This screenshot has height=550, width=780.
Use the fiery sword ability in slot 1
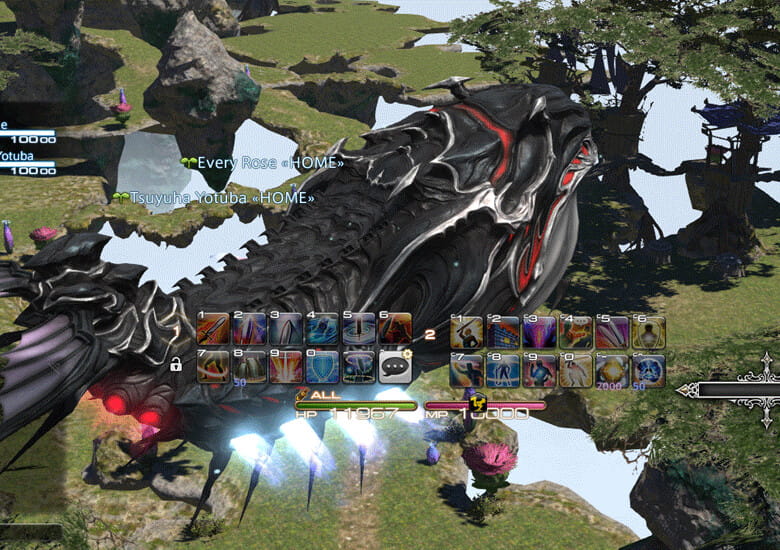(212, 330)
